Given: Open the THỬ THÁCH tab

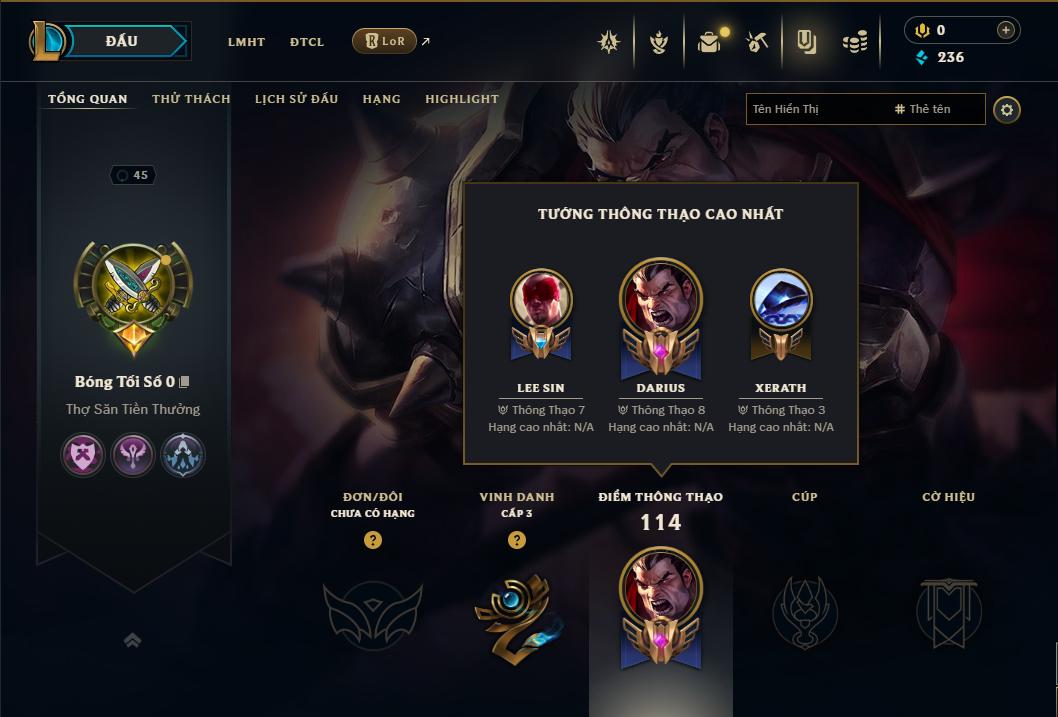Looking at the screenshot, I should (191, 99).
